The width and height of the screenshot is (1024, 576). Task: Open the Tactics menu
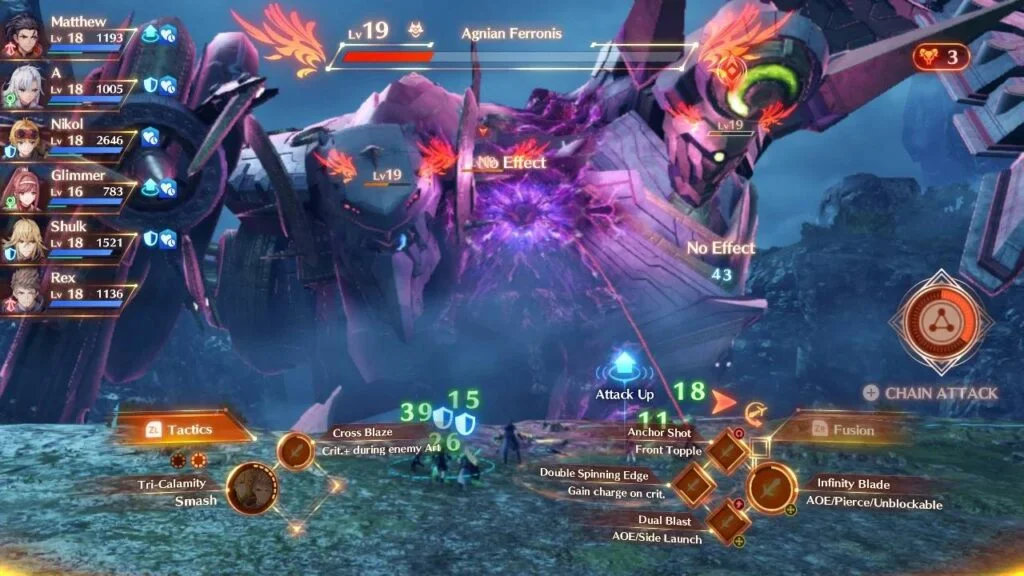(x=180, y=429)
